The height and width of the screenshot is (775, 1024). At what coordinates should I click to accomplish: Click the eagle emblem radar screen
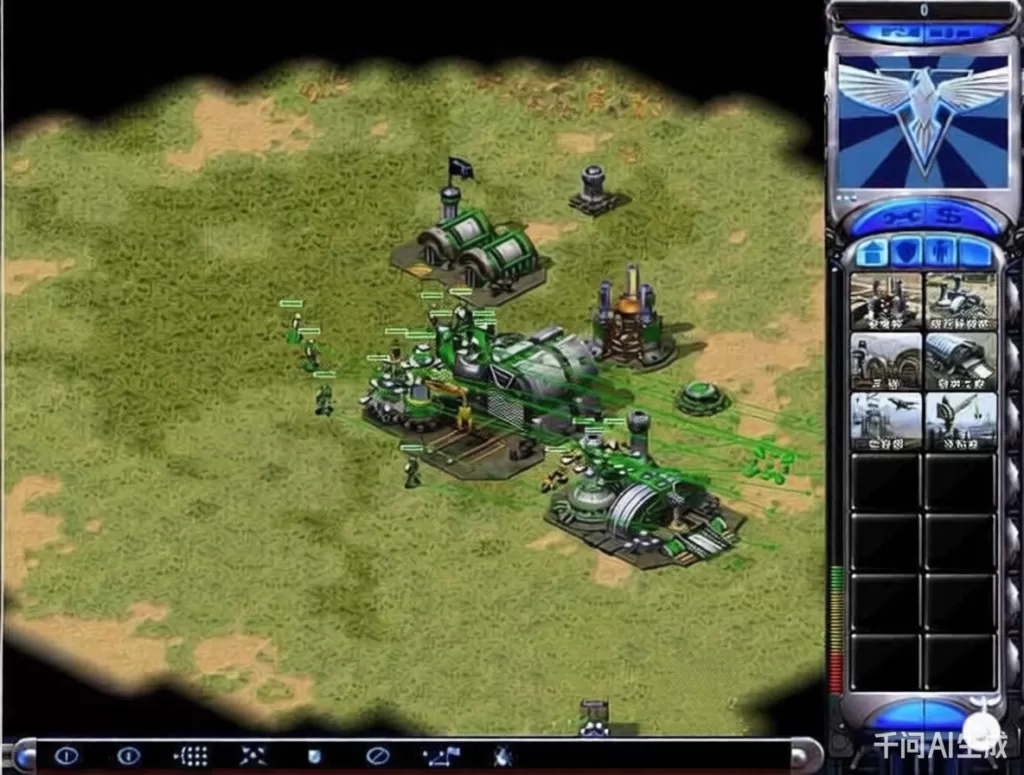[923, 121]
